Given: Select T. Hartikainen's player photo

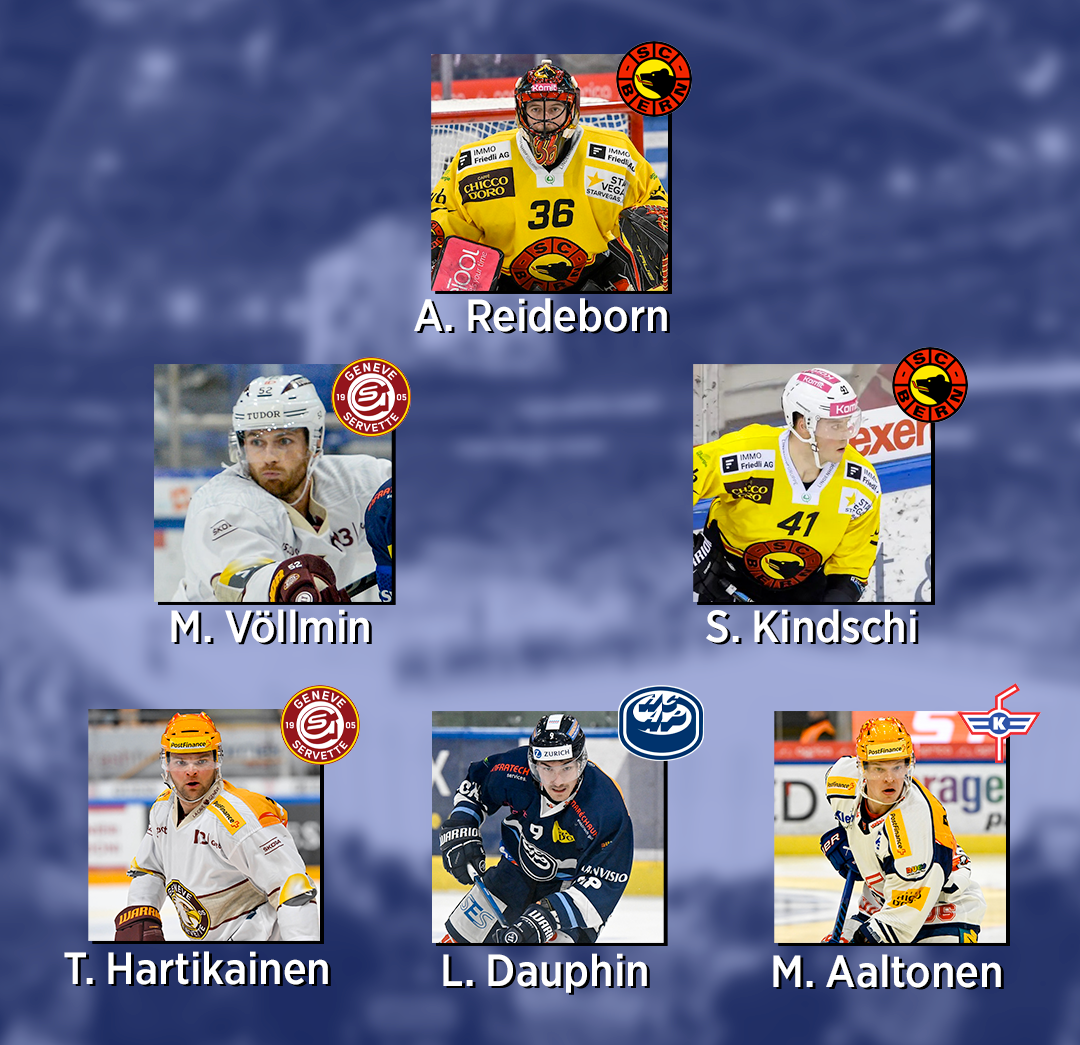Looking at the screenshot, I should [204, 826].
